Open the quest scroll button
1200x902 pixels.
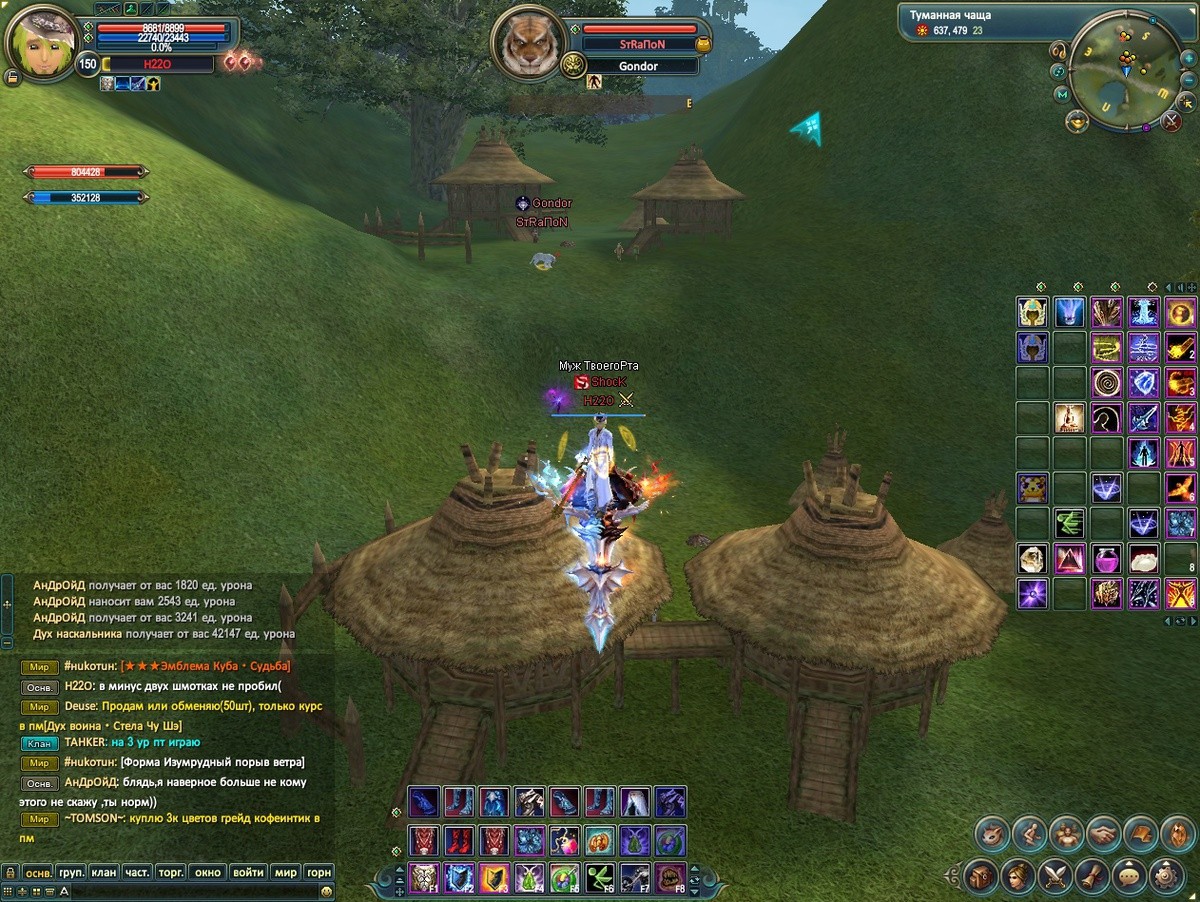(1093, 876)
